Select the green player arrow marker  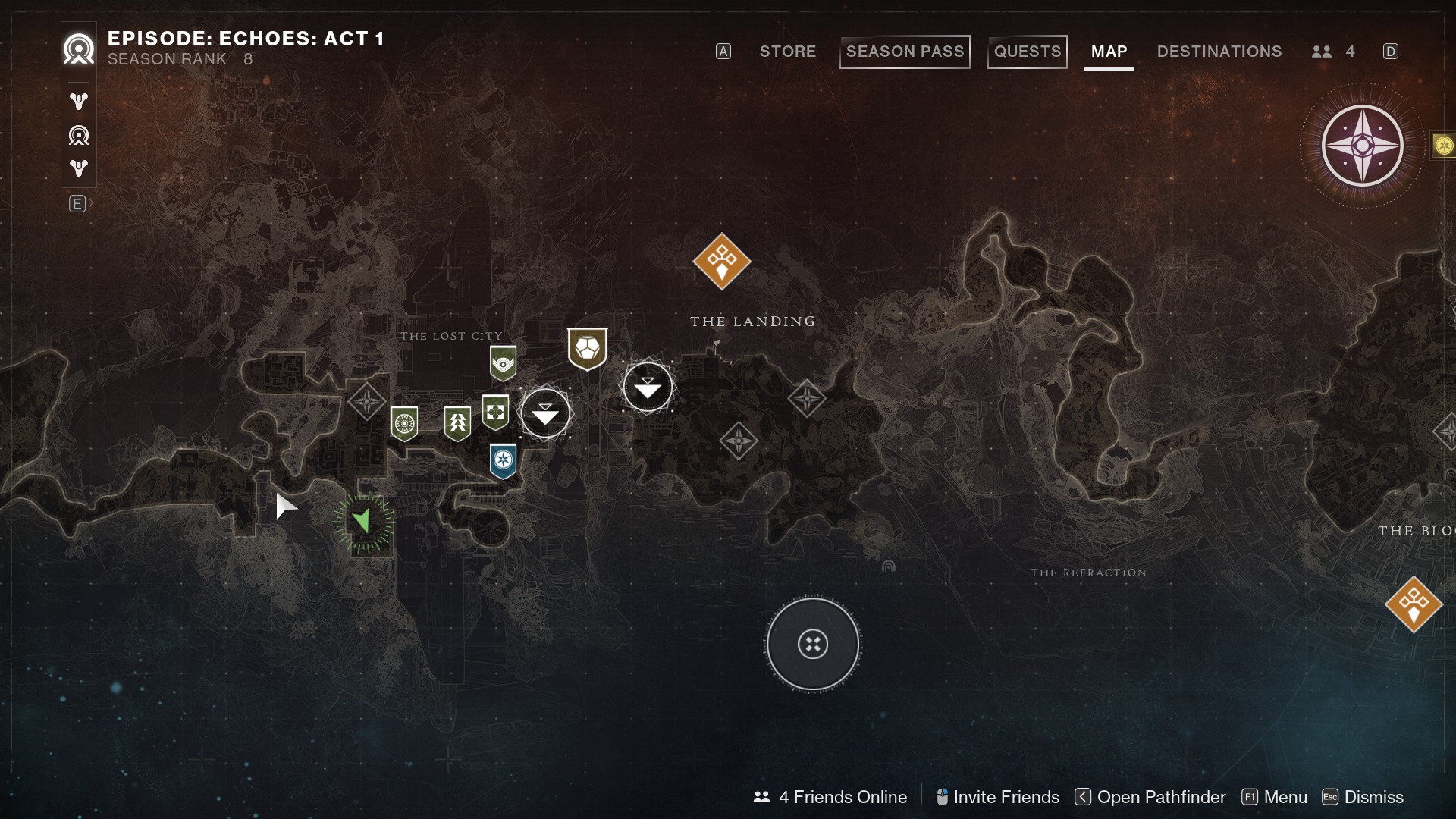[x=362, y=521]
